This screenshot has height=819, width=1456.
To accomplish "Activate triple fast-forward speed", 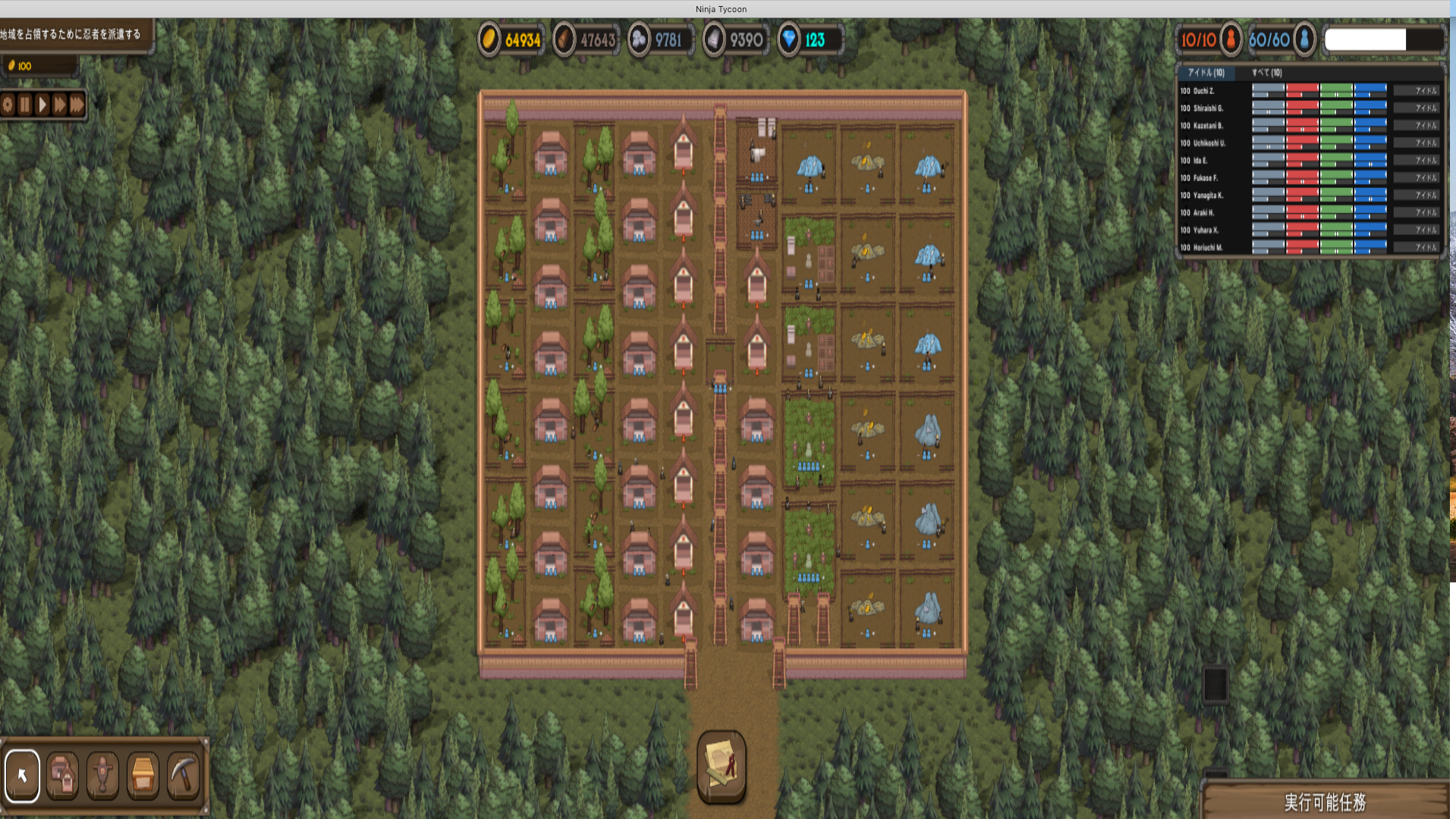I will tap(77, 105).
